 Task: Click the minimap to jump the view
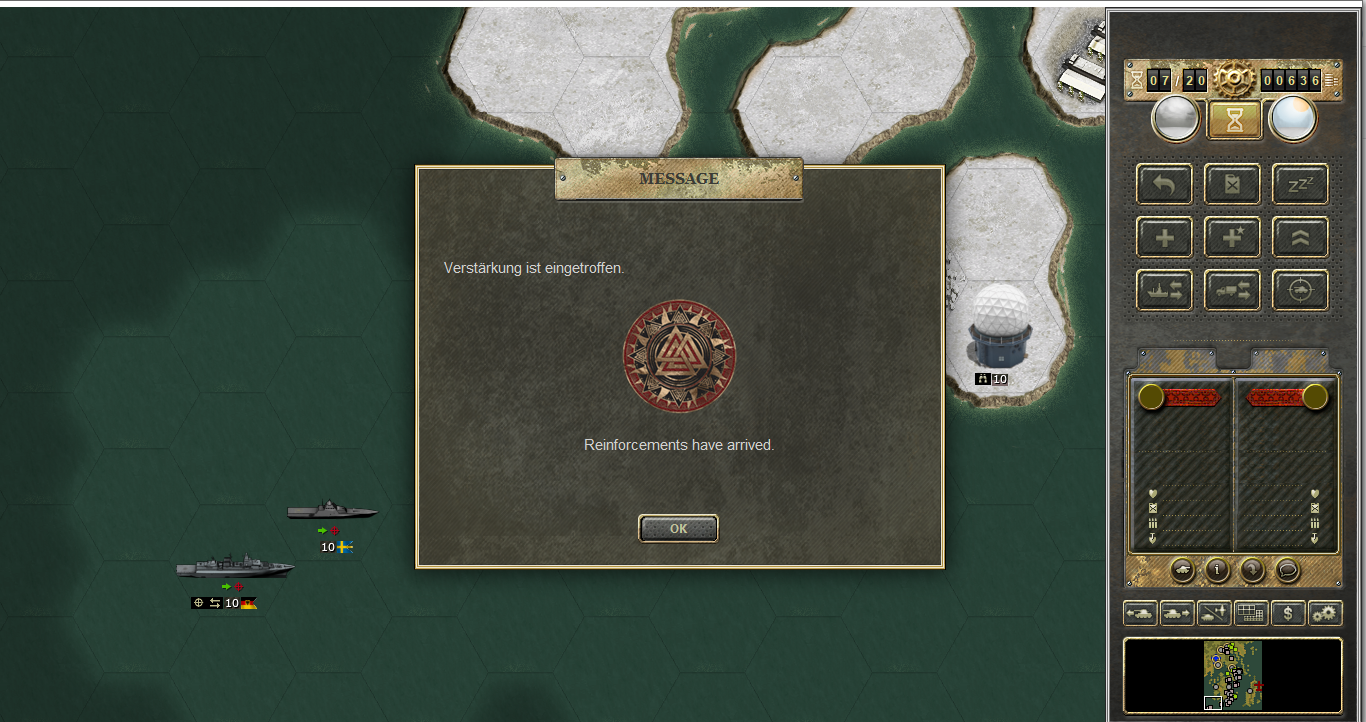point(1233,675)
